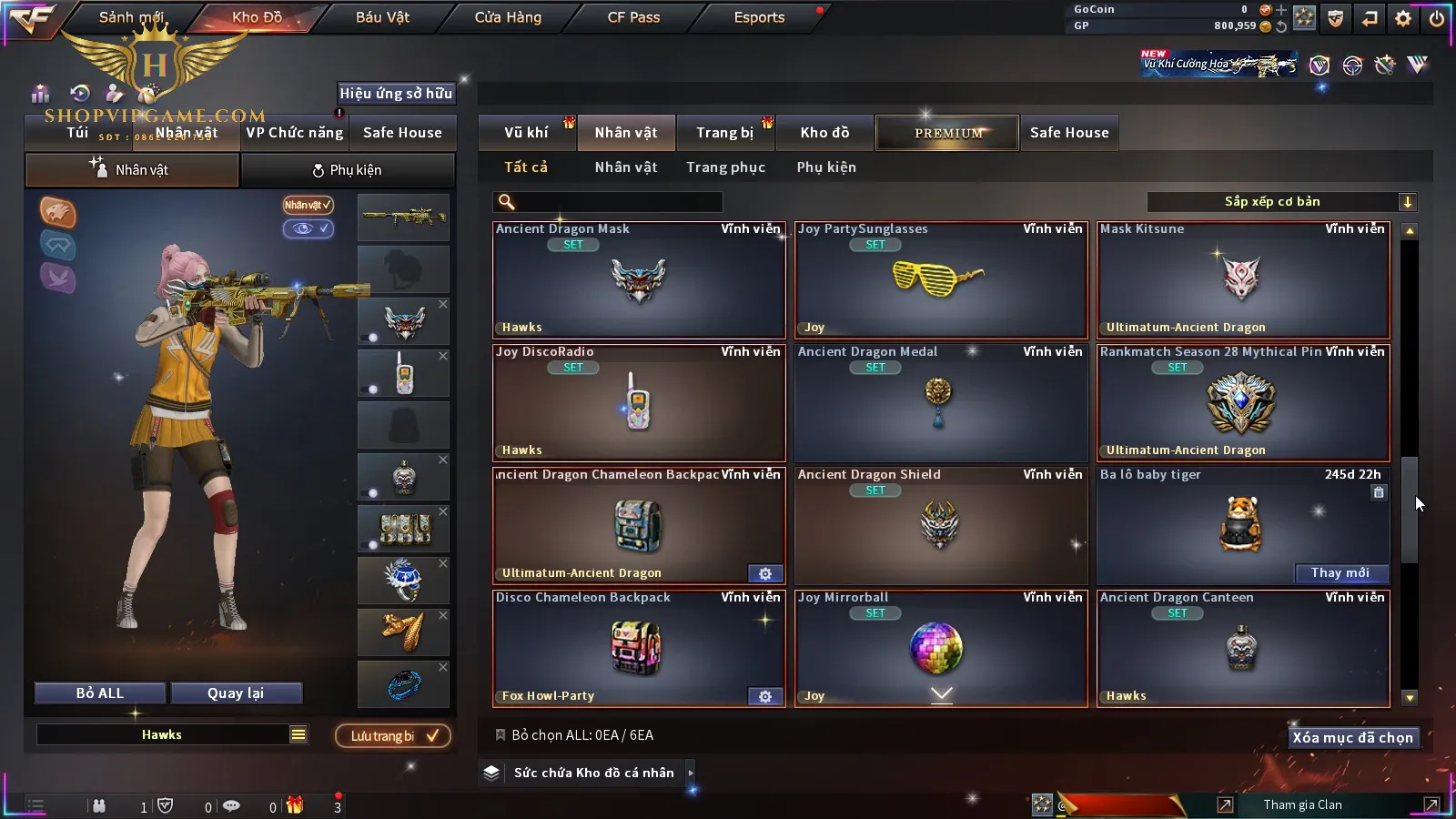Select the PREMIUM tab
The height and width of the screenshot is (819, 1456).
tap(948, 133)
